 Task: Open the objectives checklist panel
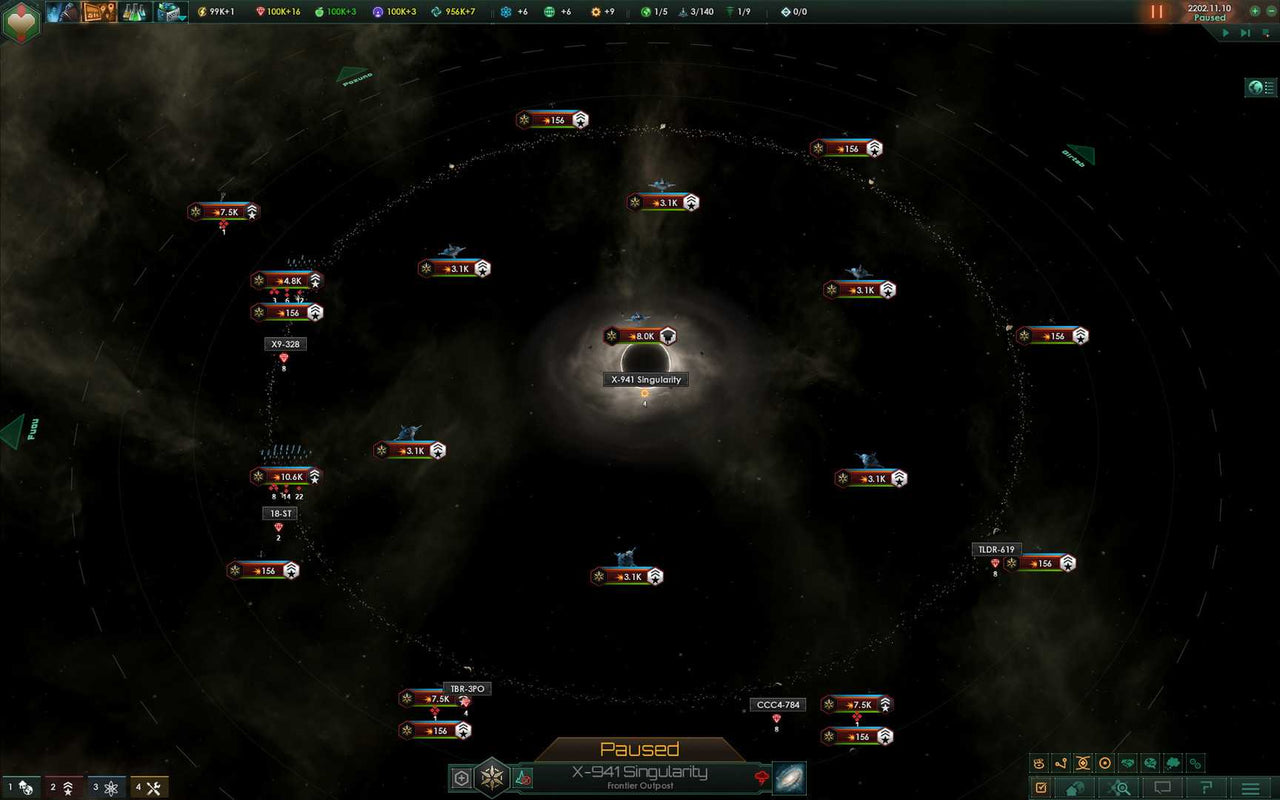(1040, 788)
